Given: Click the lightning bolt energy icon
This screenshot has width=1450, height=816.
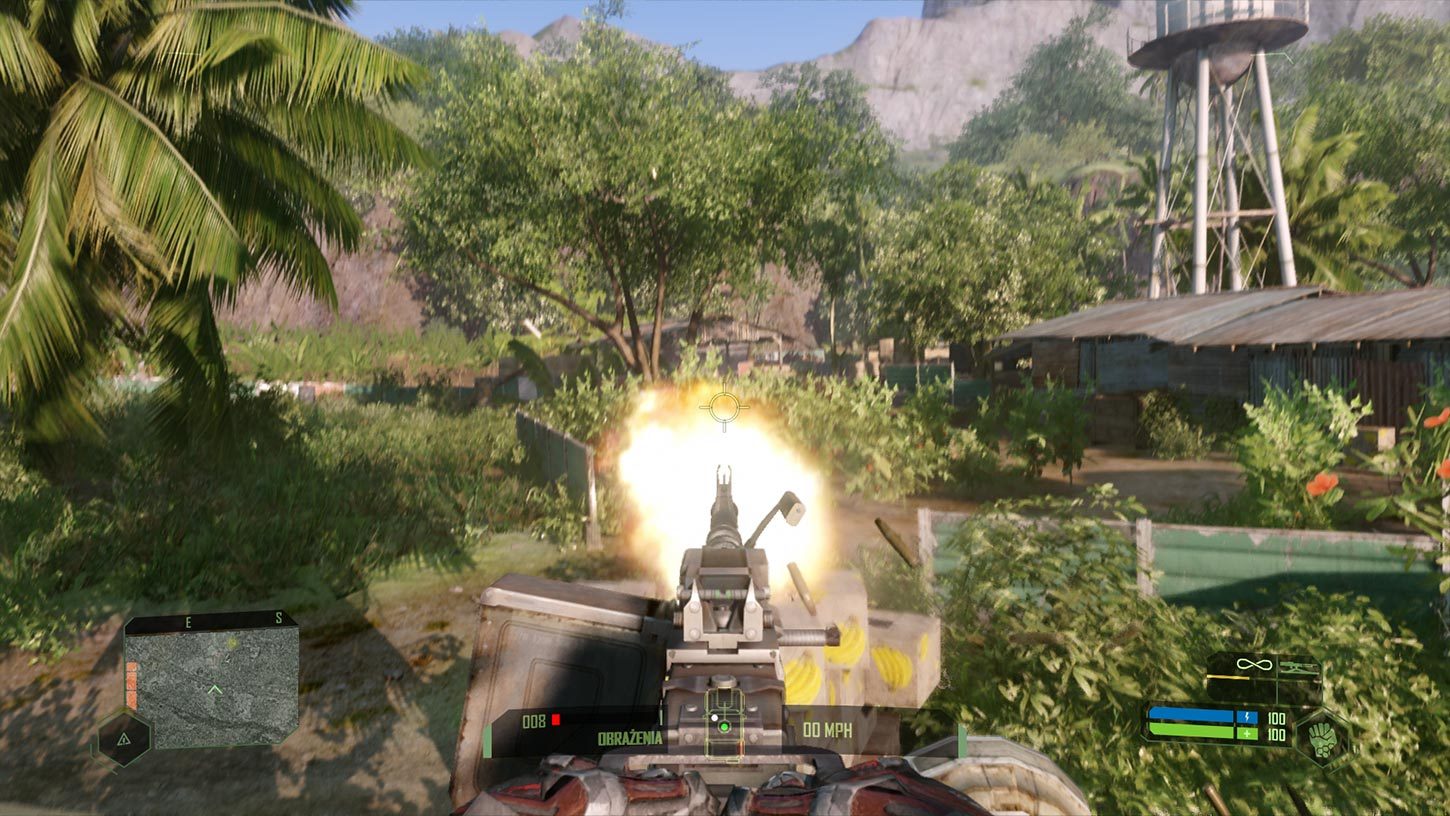Looking at the screenshot, I should [x=1247, y=717].
